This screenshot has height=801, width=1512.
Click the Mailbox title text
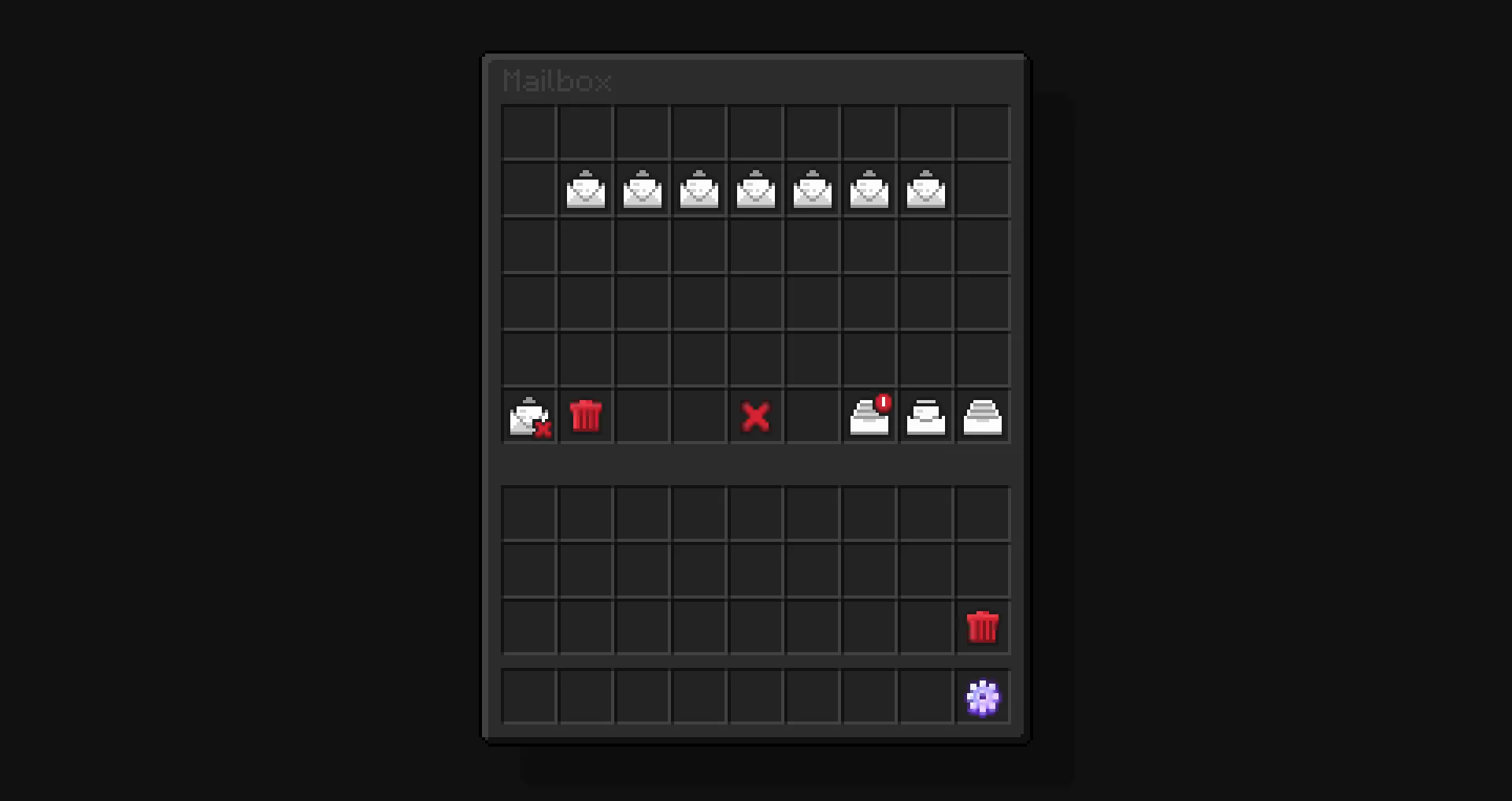click(x=557, y=81)
